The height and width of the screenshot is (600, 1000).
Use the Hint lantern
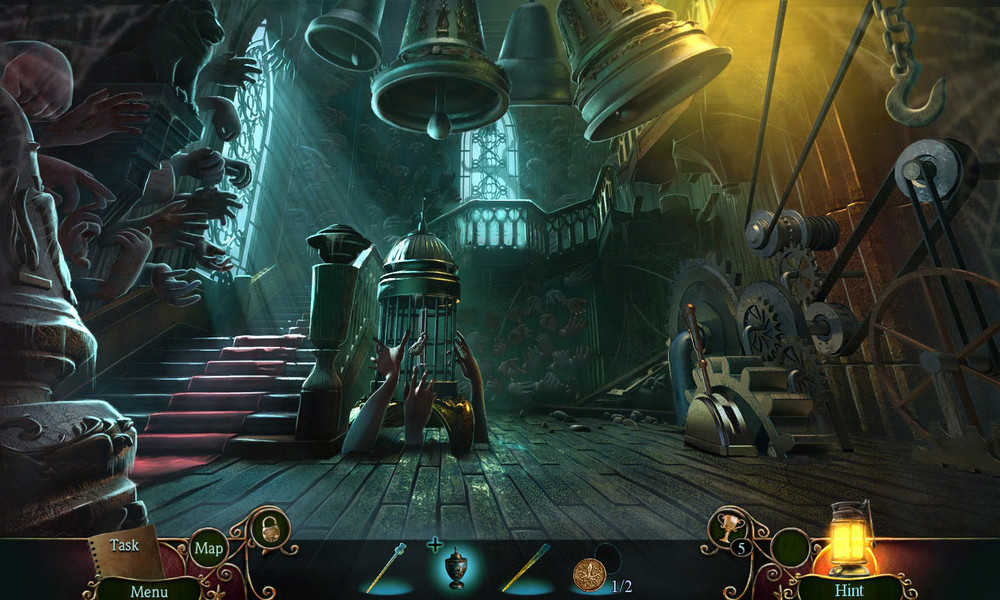click(x=850, y=550)
